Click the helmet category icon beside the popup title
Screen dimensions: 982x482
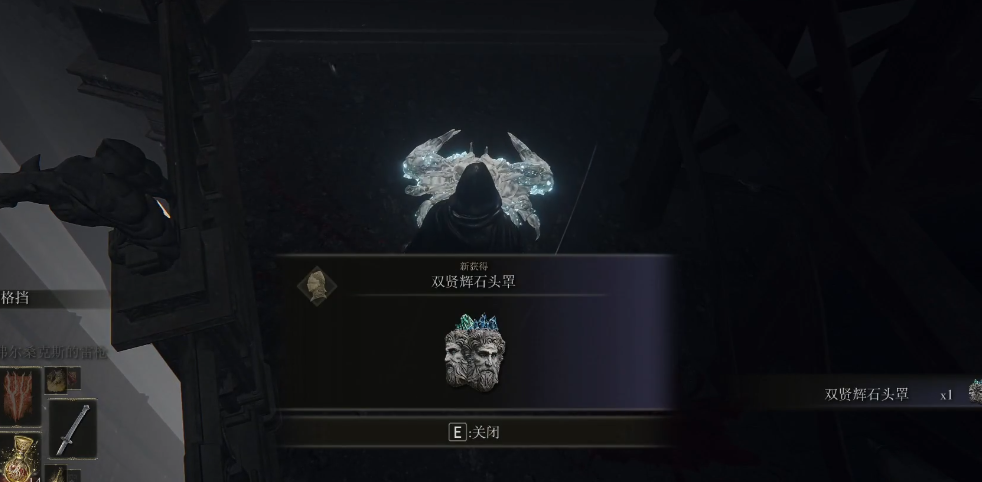click(x=317, y=285)
